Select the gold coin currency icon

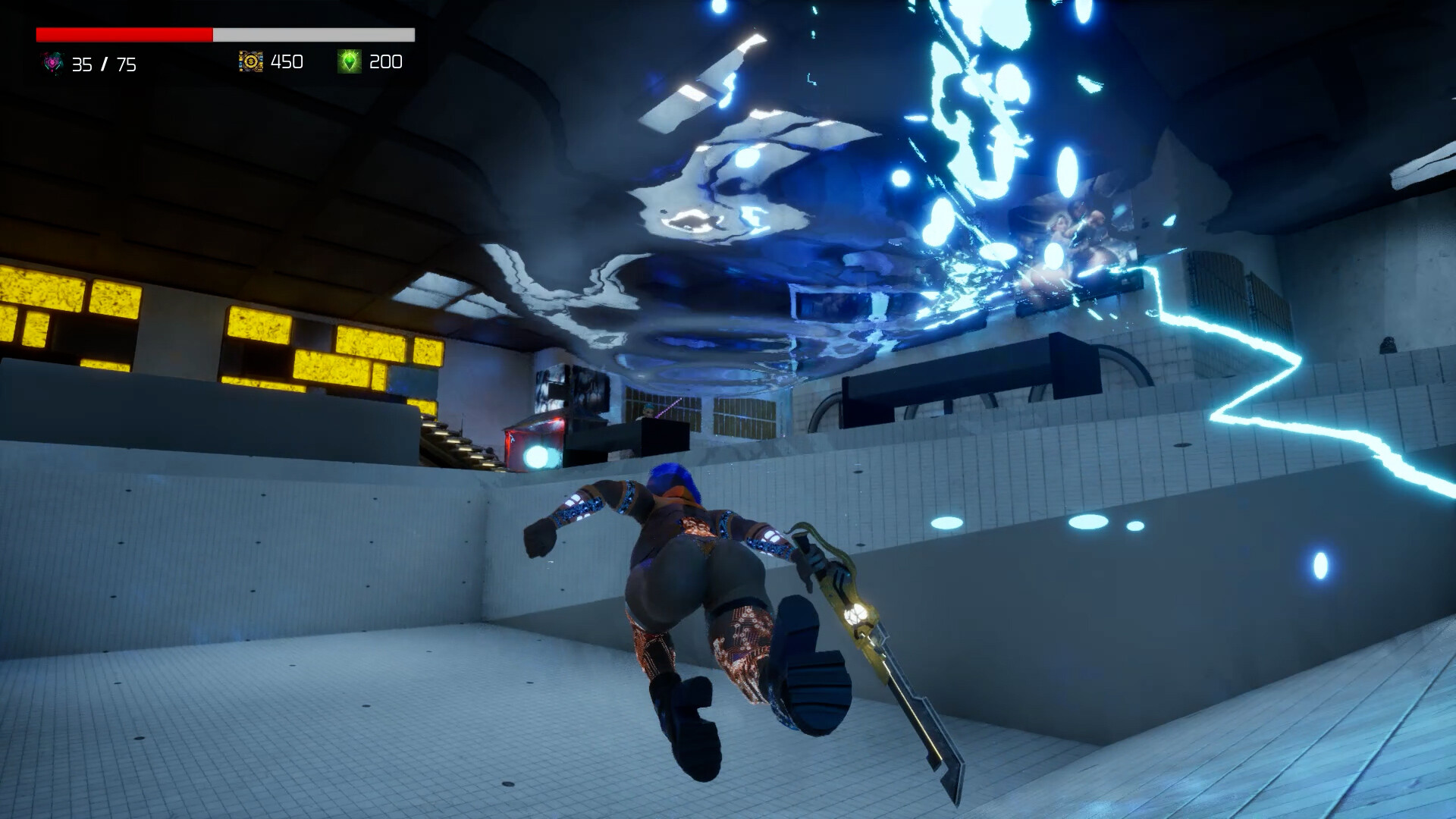(x=251, y=61)
